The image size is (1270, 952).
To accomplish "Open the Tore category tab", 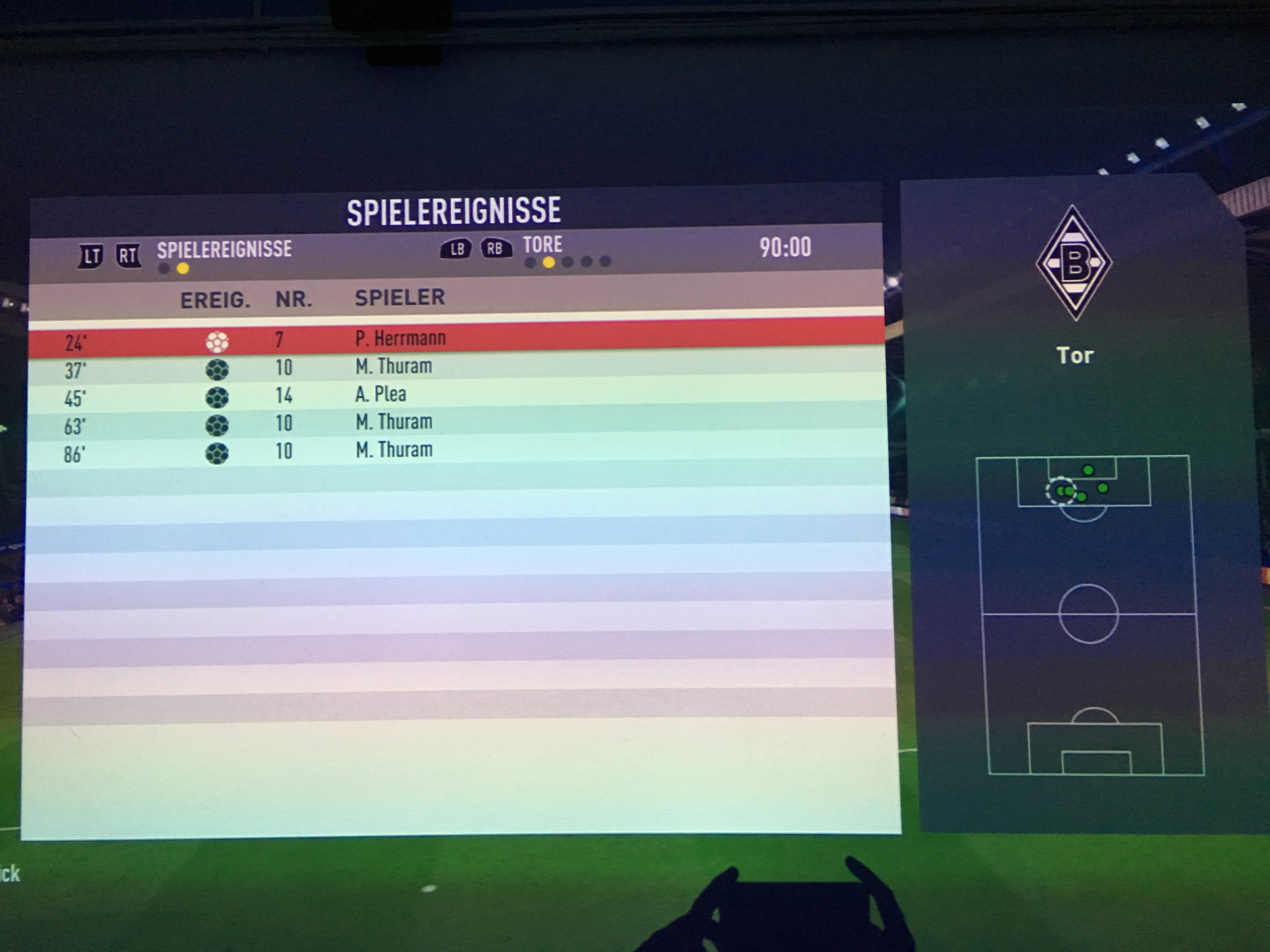I will 542,245.
